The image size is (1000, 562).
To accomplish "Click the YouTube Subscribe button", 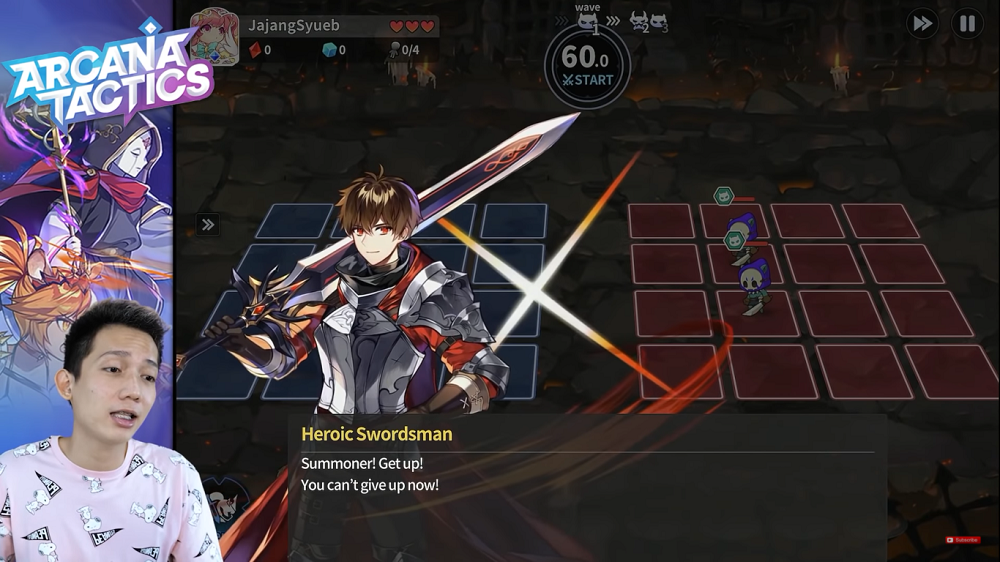I will point(963,540).
